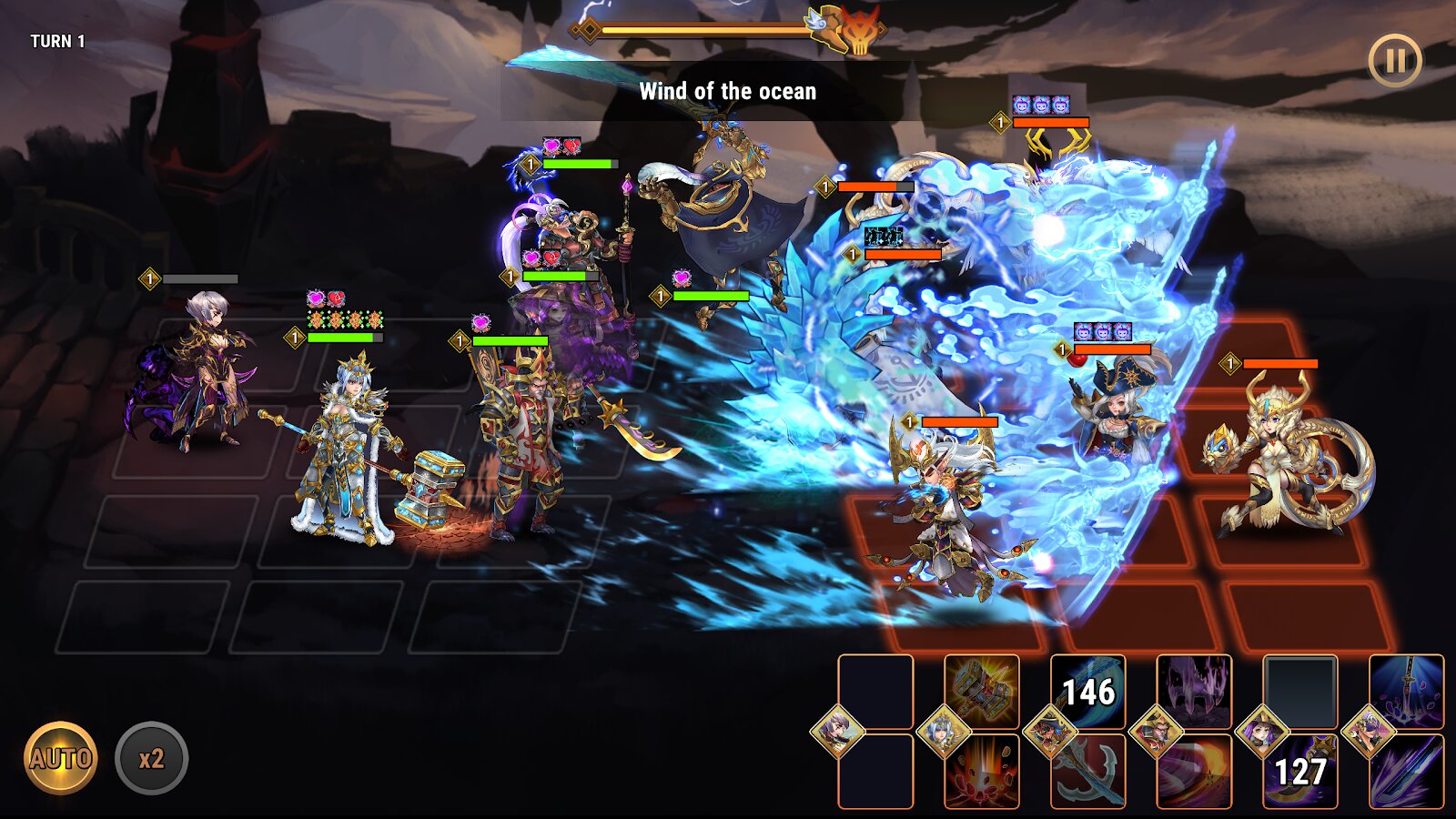Use the sword plunging into ground skill
The image size is (1456, 819).
click(1407, 691)
